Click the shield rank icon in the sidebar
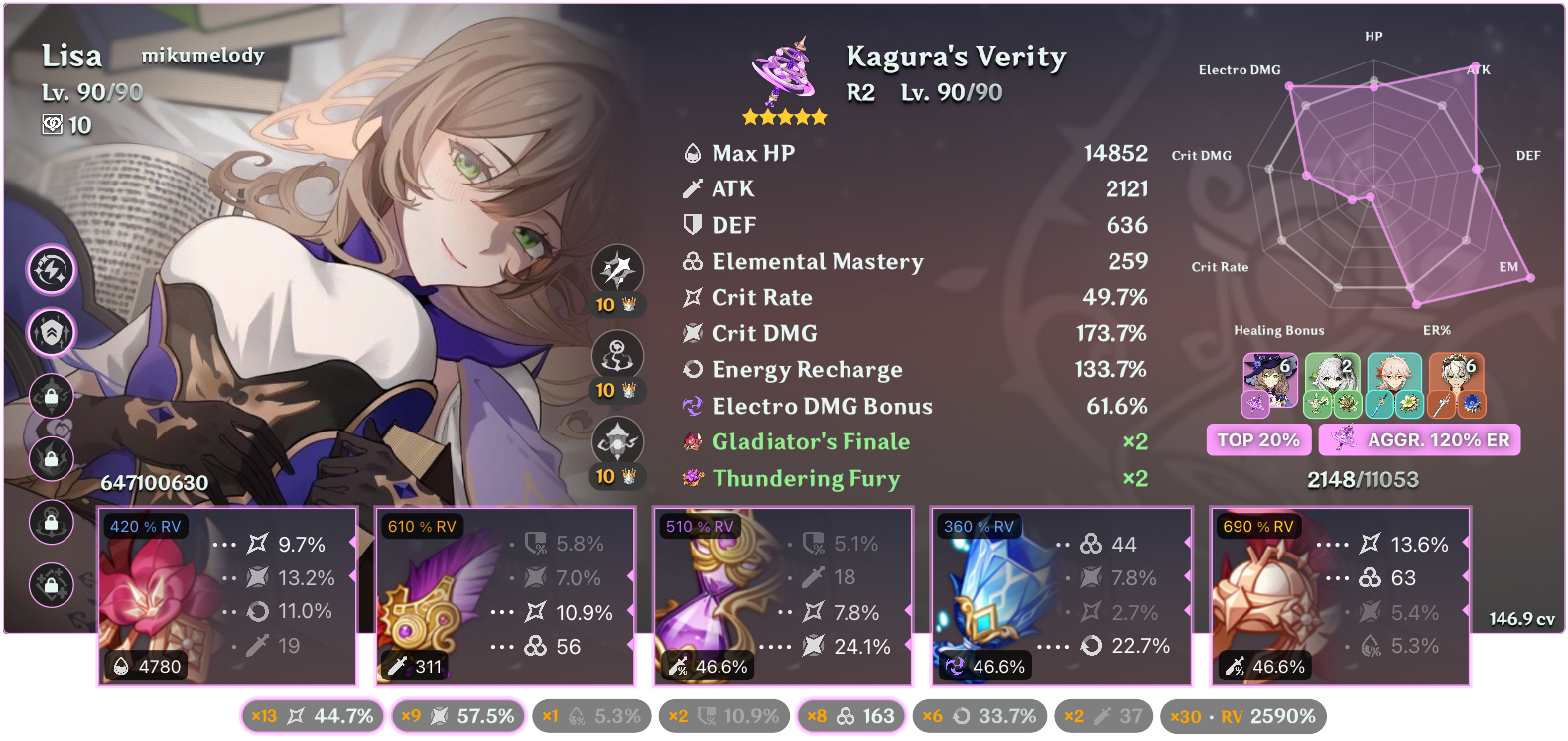This screenshot has width=1568, height=741. (x=52, y=334)
